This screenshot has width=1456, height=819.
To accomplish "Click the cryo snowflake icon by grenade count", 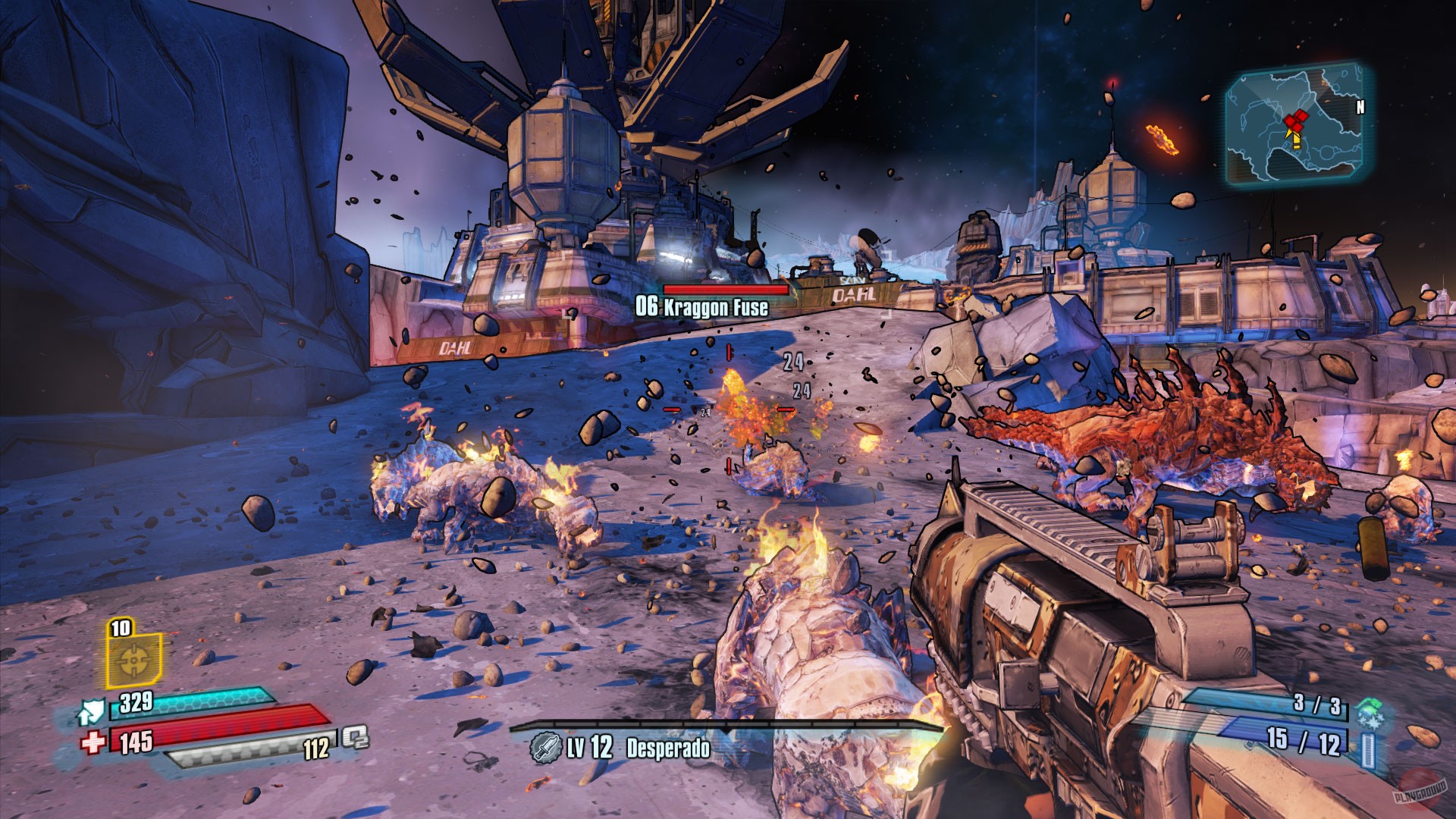I will (x=1369, y=721).
